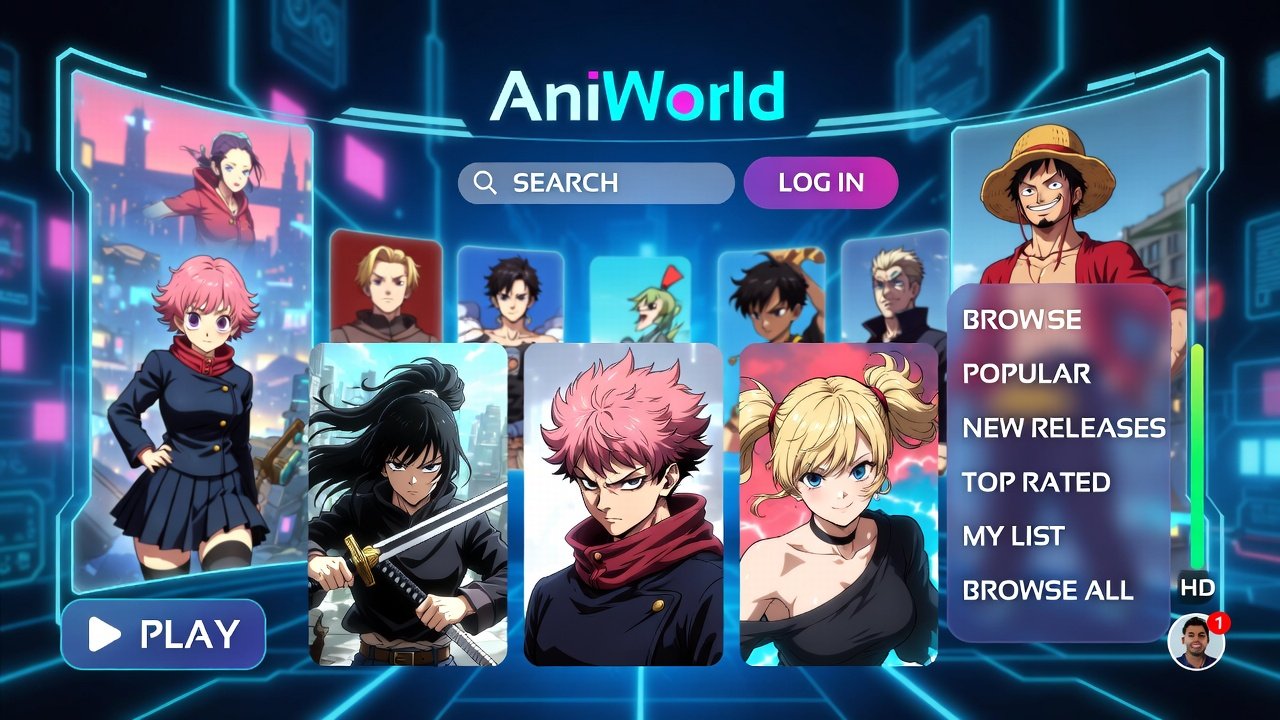The width and height of the screenshot is (1280, 720).
Task: Select the BROWSE menu item
Action: [1021, 320]
